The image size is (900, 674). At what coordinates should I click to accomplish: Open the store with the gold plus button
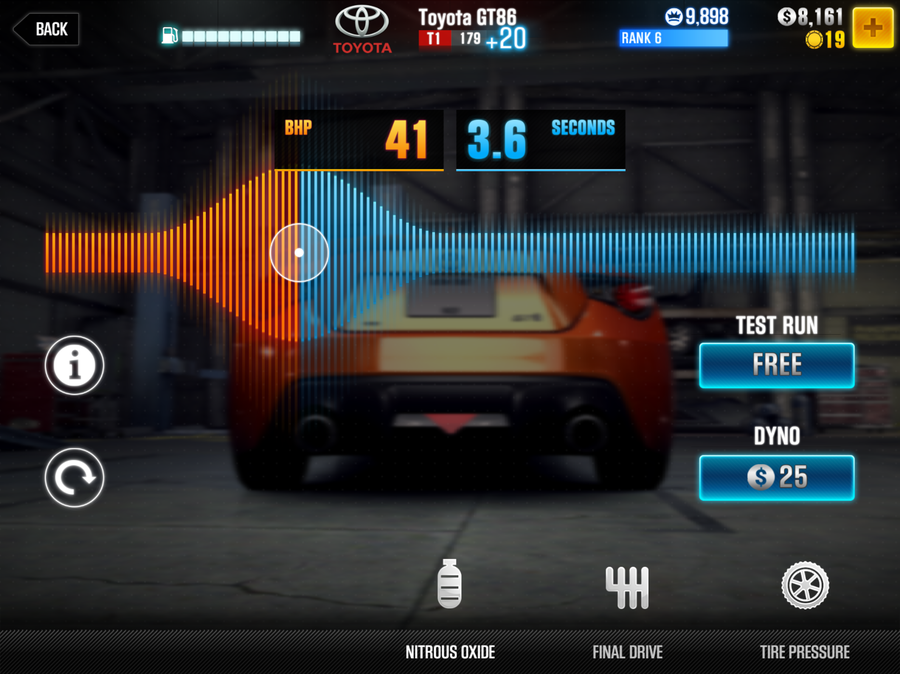coord(872,28)
